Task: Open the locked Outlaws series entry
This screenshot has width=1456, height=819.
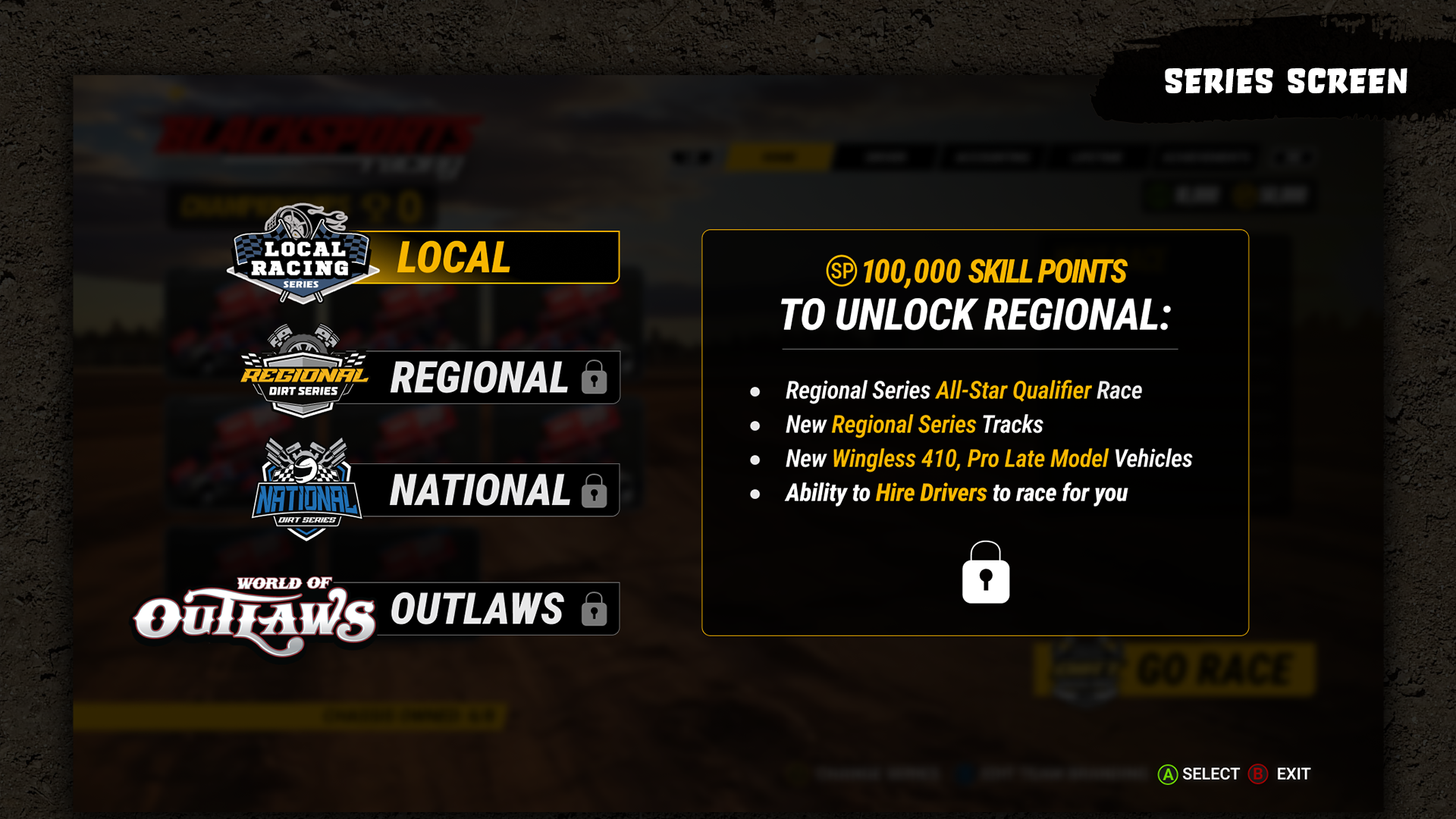Action: point(485,609)
